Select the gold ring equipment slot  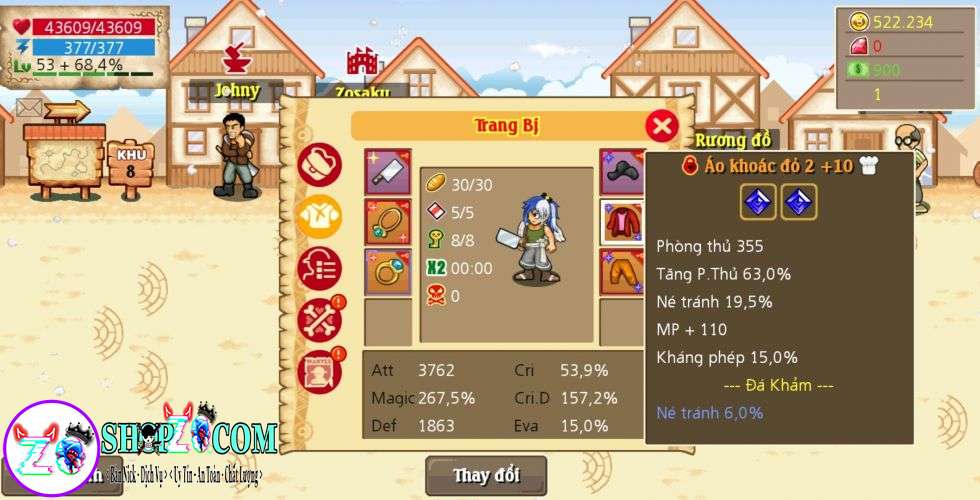(387, 271)
